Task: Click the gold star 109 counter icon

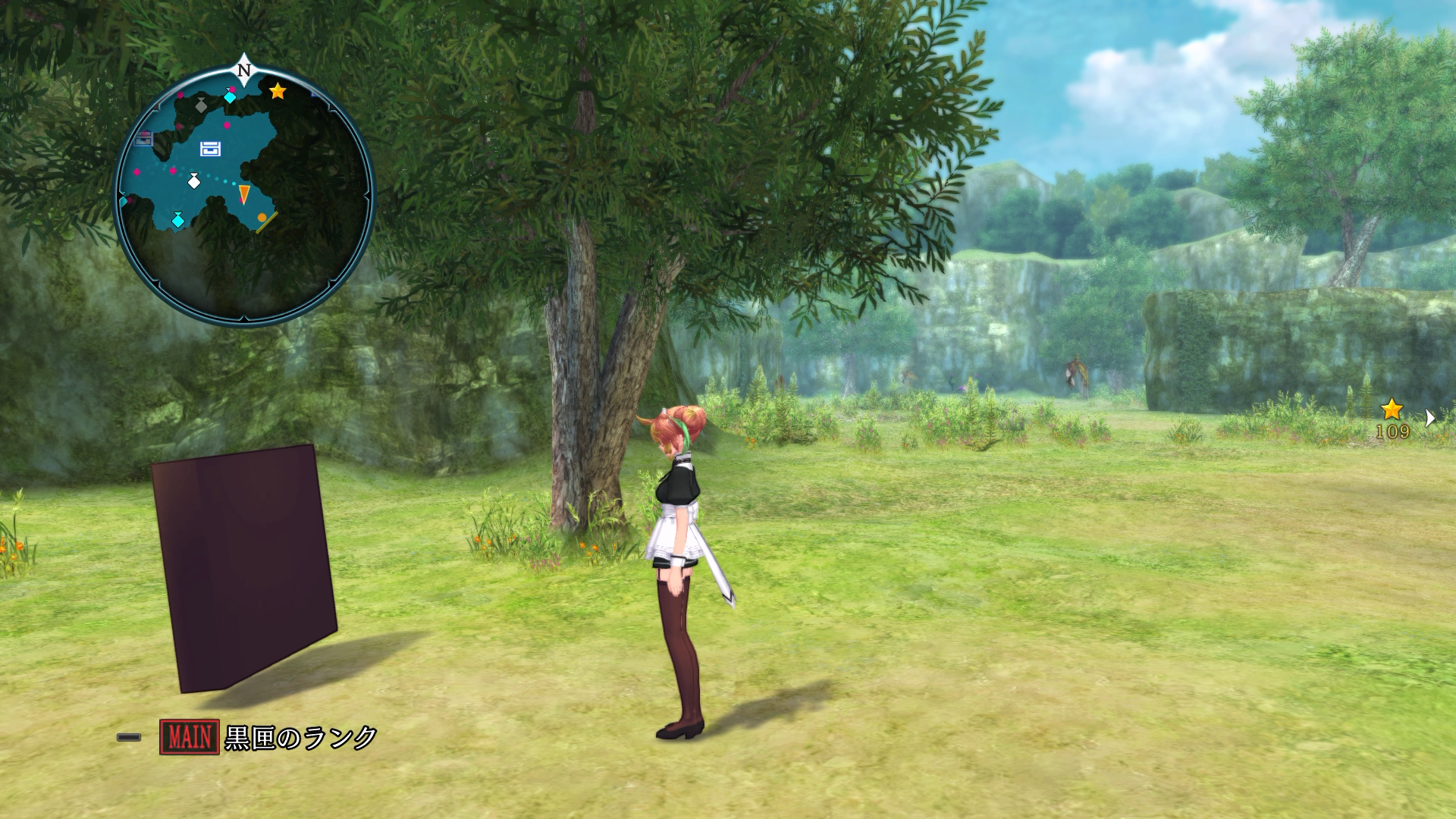Action: click(1392, 410)
